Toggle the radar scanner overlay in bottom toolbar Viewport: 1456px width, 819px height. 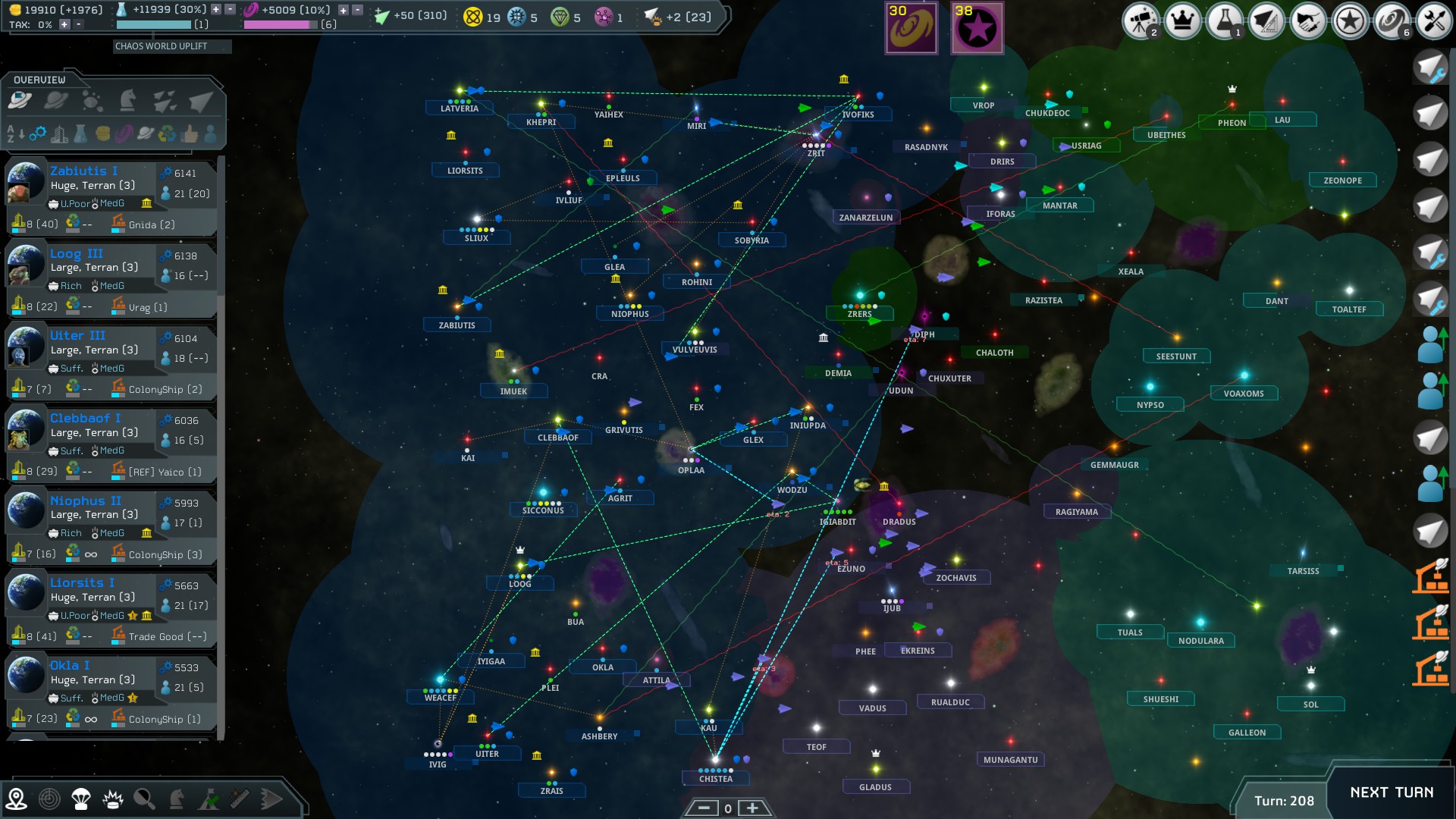tap(49, 799)
